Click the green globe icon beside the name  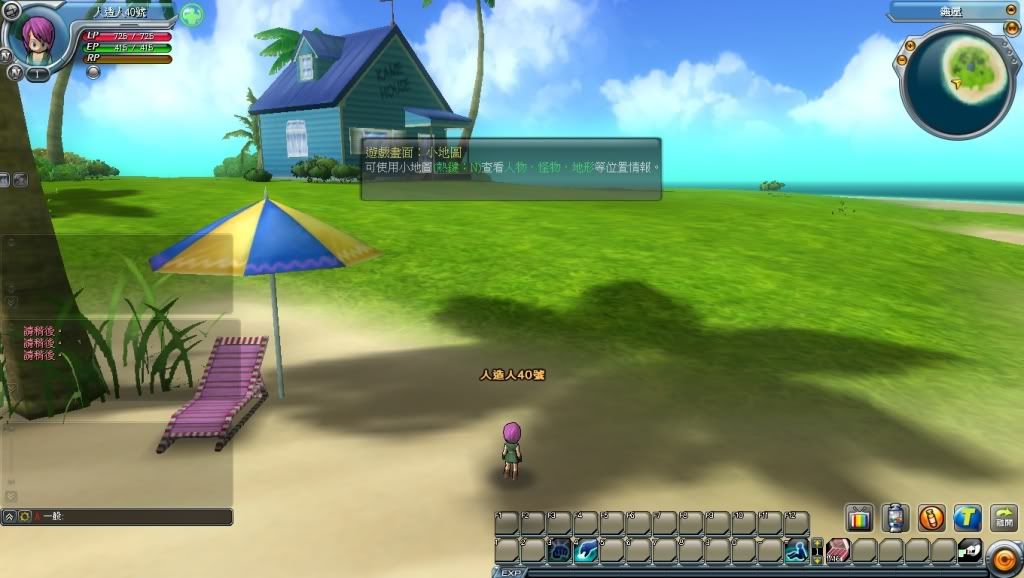pos(192,15)
